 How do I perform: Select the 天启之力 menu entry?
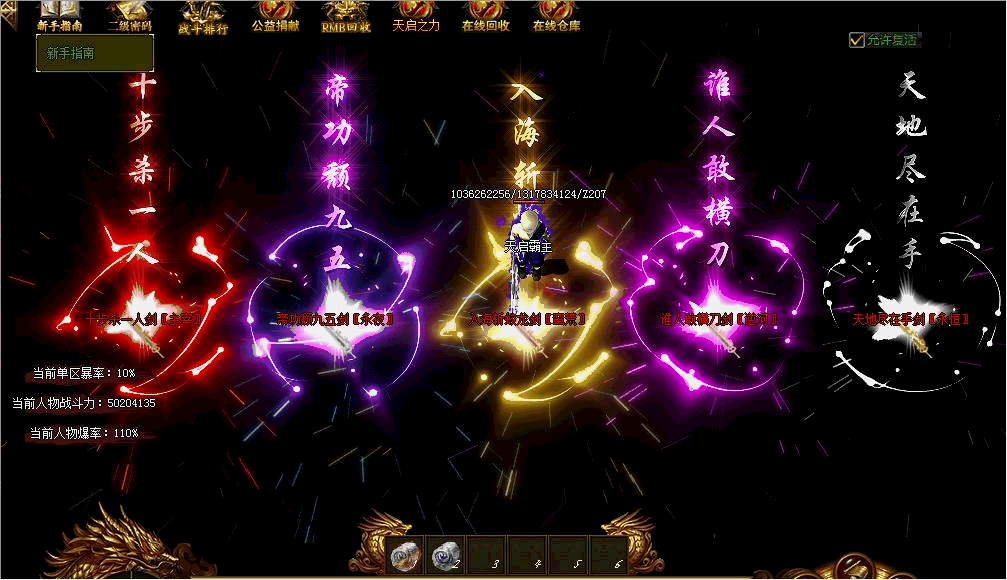(x=416, y=17)
